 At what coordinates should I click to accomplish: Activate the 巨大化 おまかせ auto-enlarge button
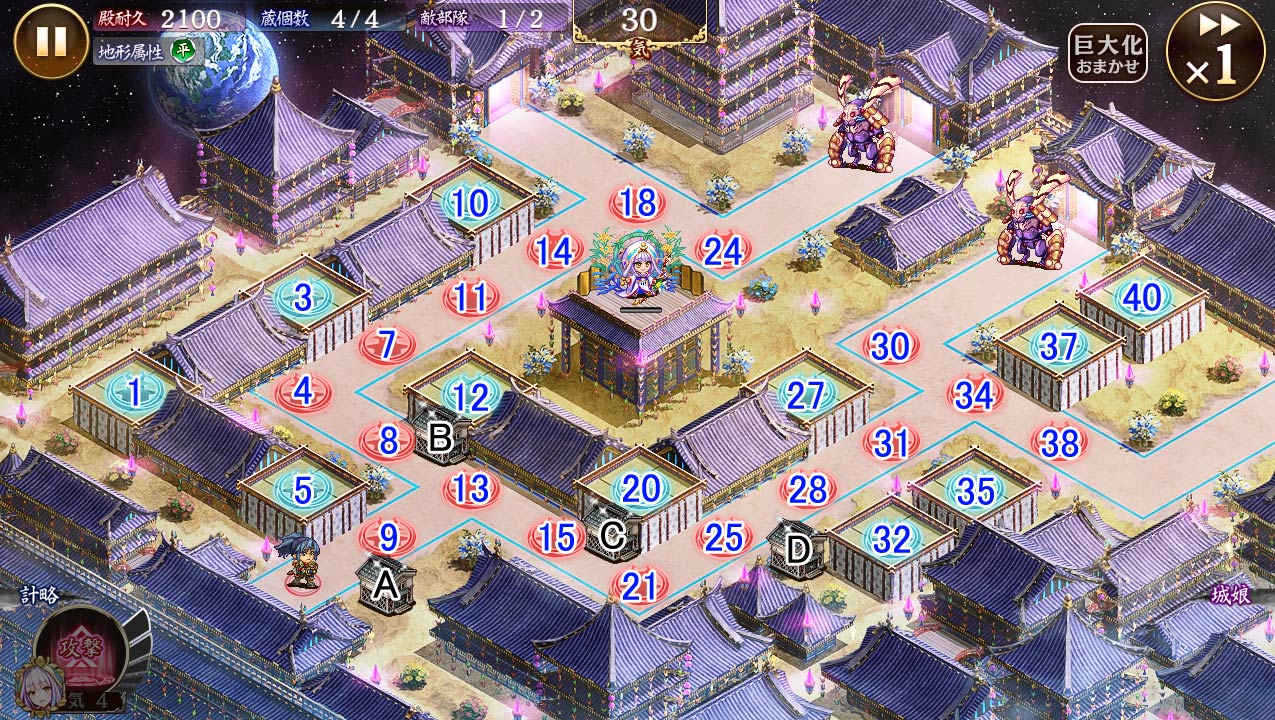click(1107, 53)
